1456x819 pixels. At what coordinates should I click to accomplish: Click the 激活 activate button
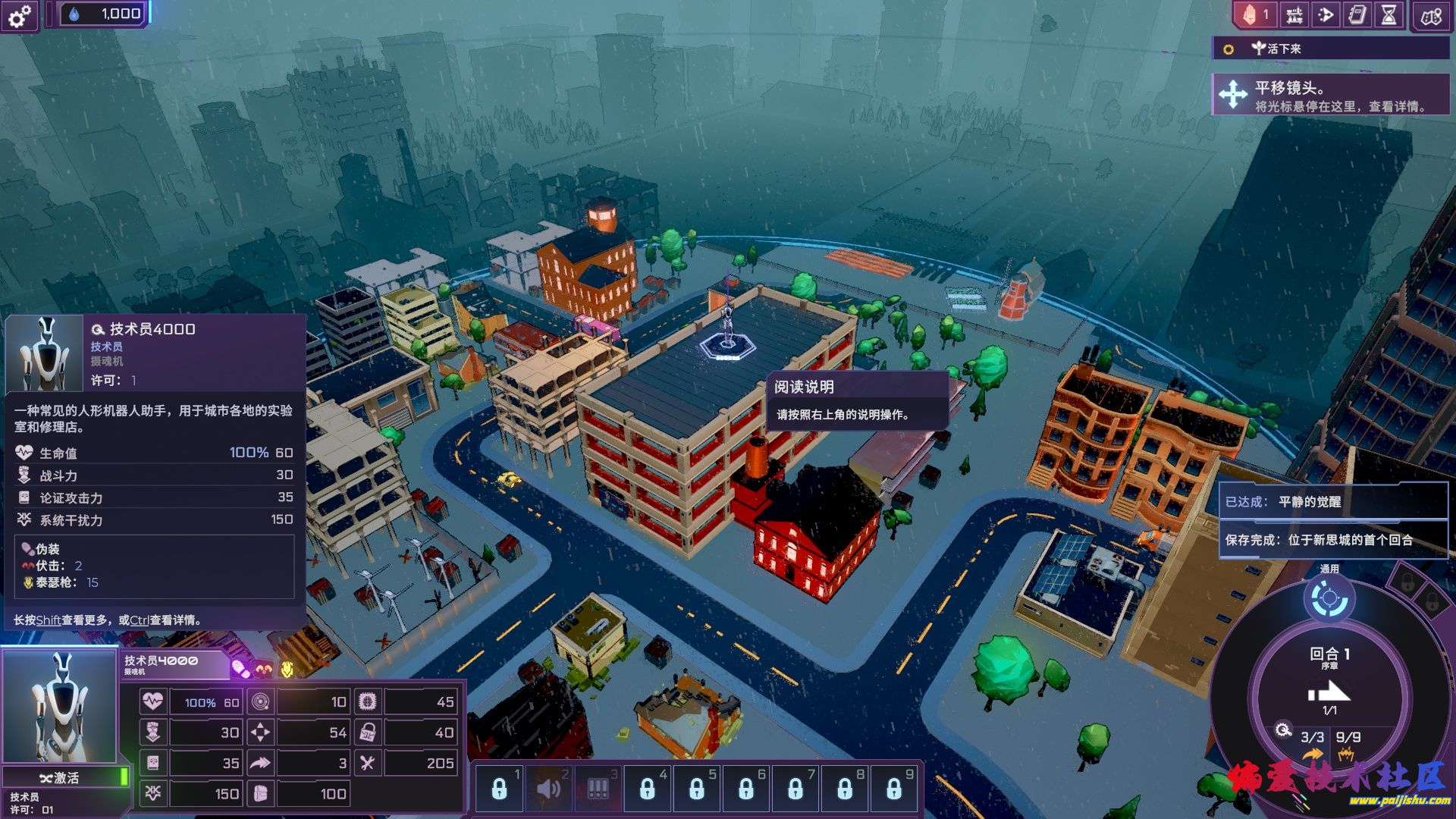(x=61, y=777)
